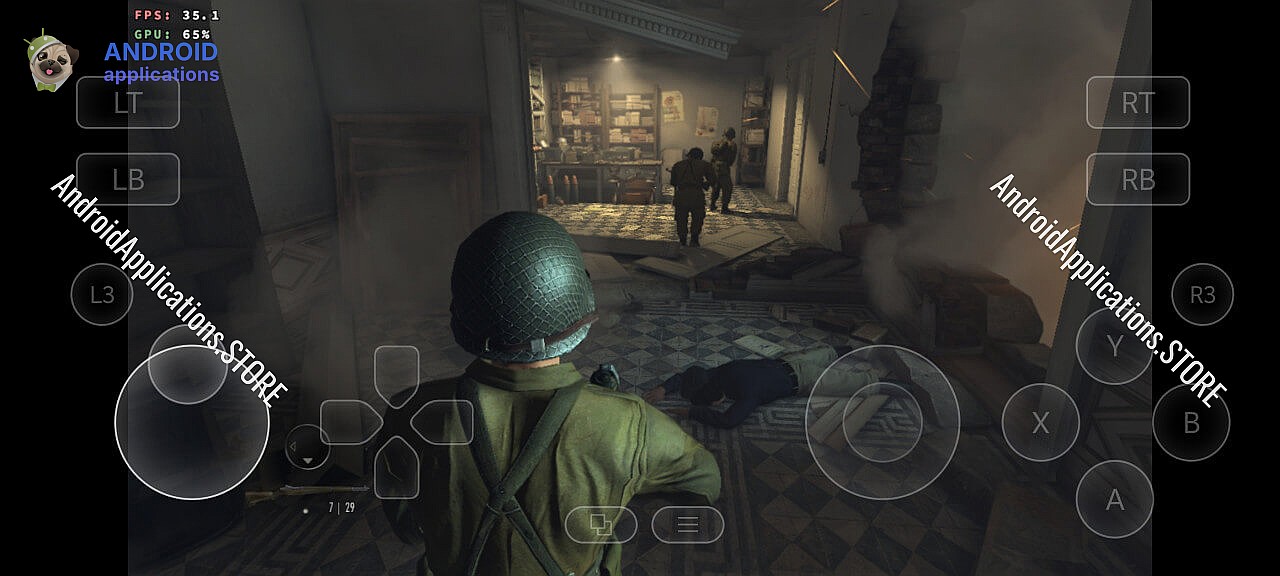Screen dimensions: 1280x576
Task: Tap the Y face button
Action: [1114, 346]
